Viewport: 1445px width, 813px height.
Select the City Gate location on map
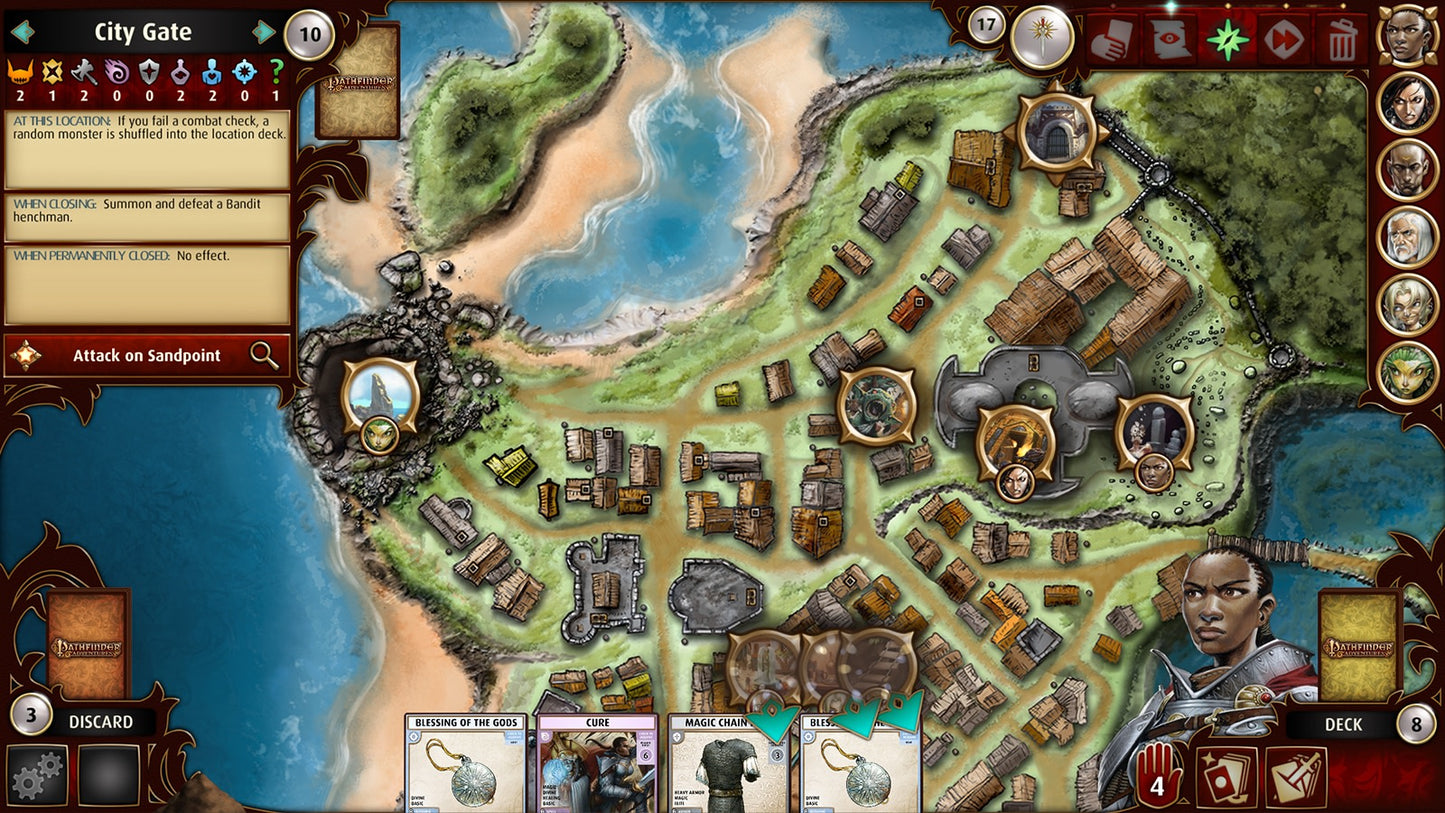point(1057,128)
